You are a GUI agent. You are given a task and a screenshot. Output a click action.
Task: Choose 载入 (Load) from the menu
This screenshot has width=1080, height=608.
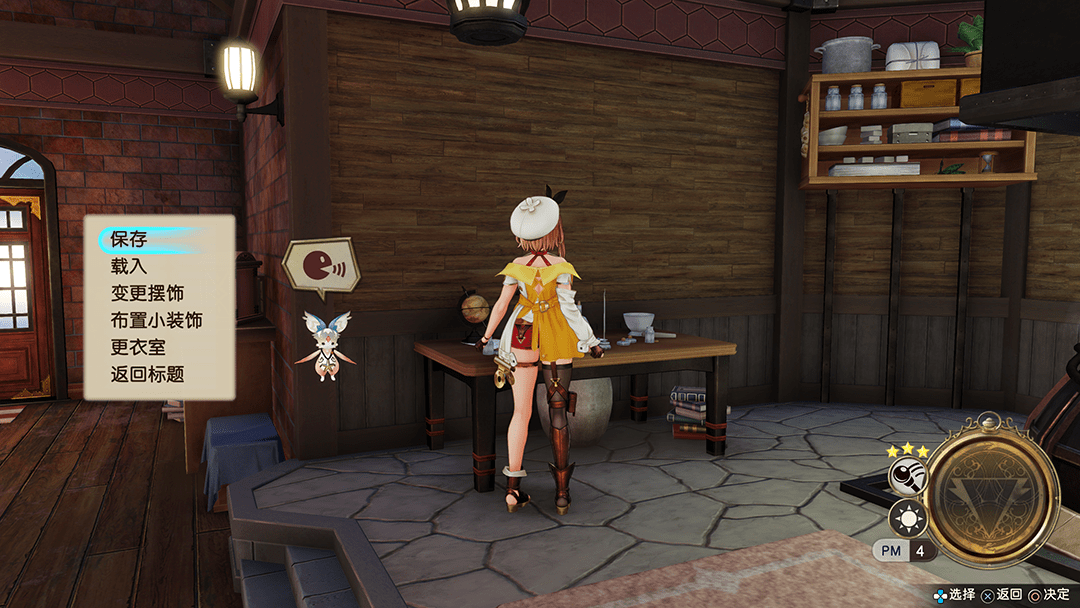click(130, 267)
